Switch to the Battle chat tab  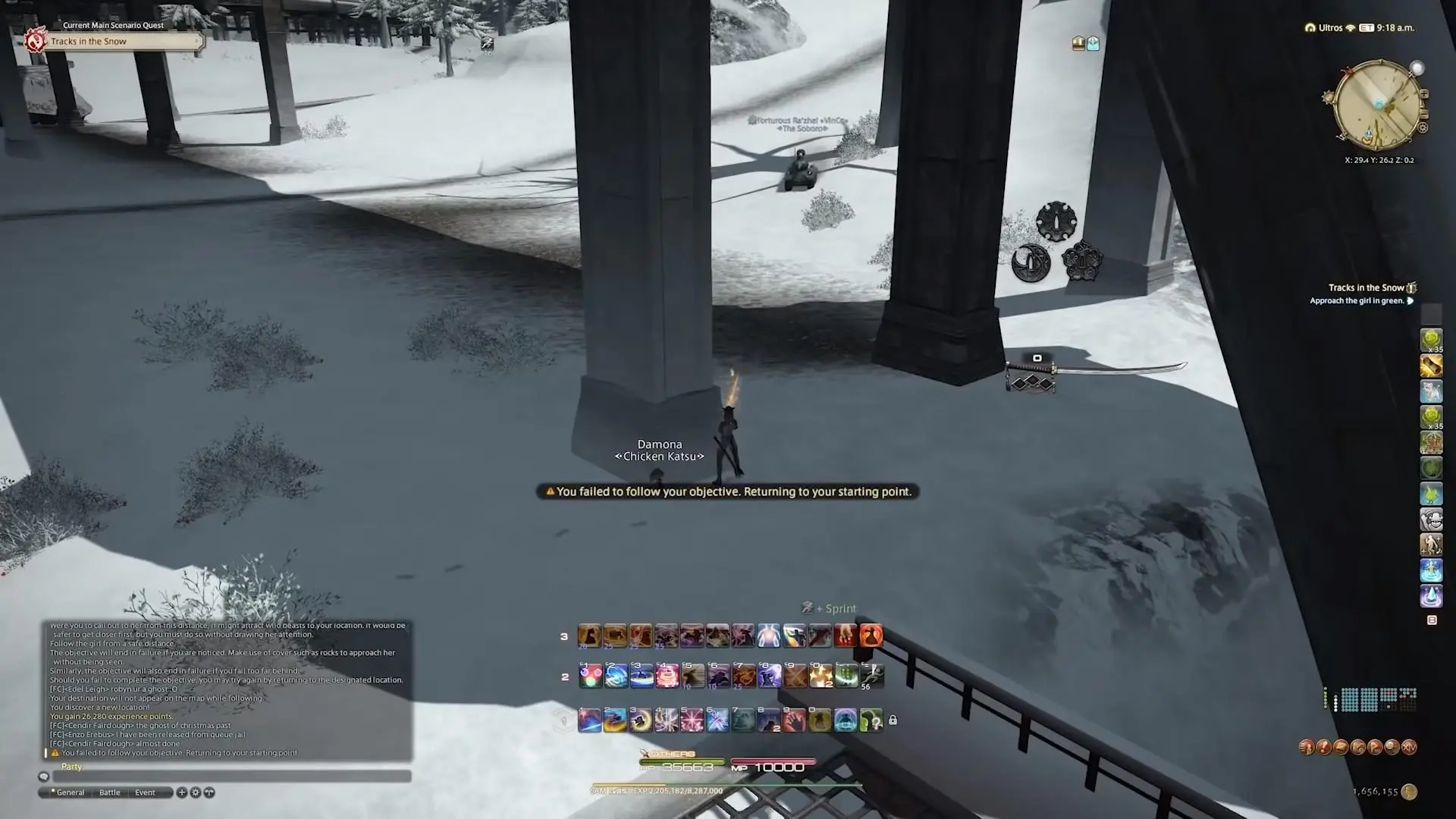tap(110, 792)
